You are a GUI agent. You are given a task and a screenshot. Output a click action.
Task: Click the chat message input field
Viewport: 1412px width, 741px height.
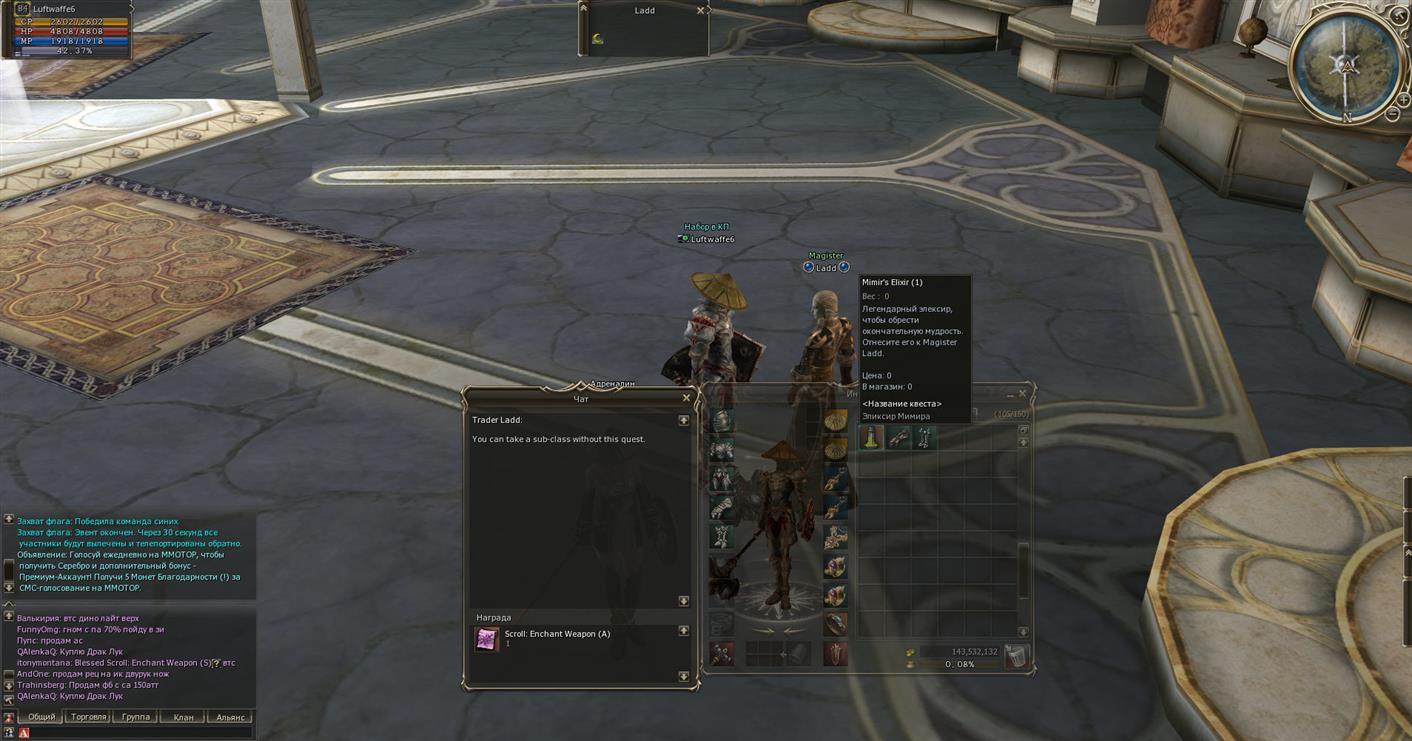point(140,733)
